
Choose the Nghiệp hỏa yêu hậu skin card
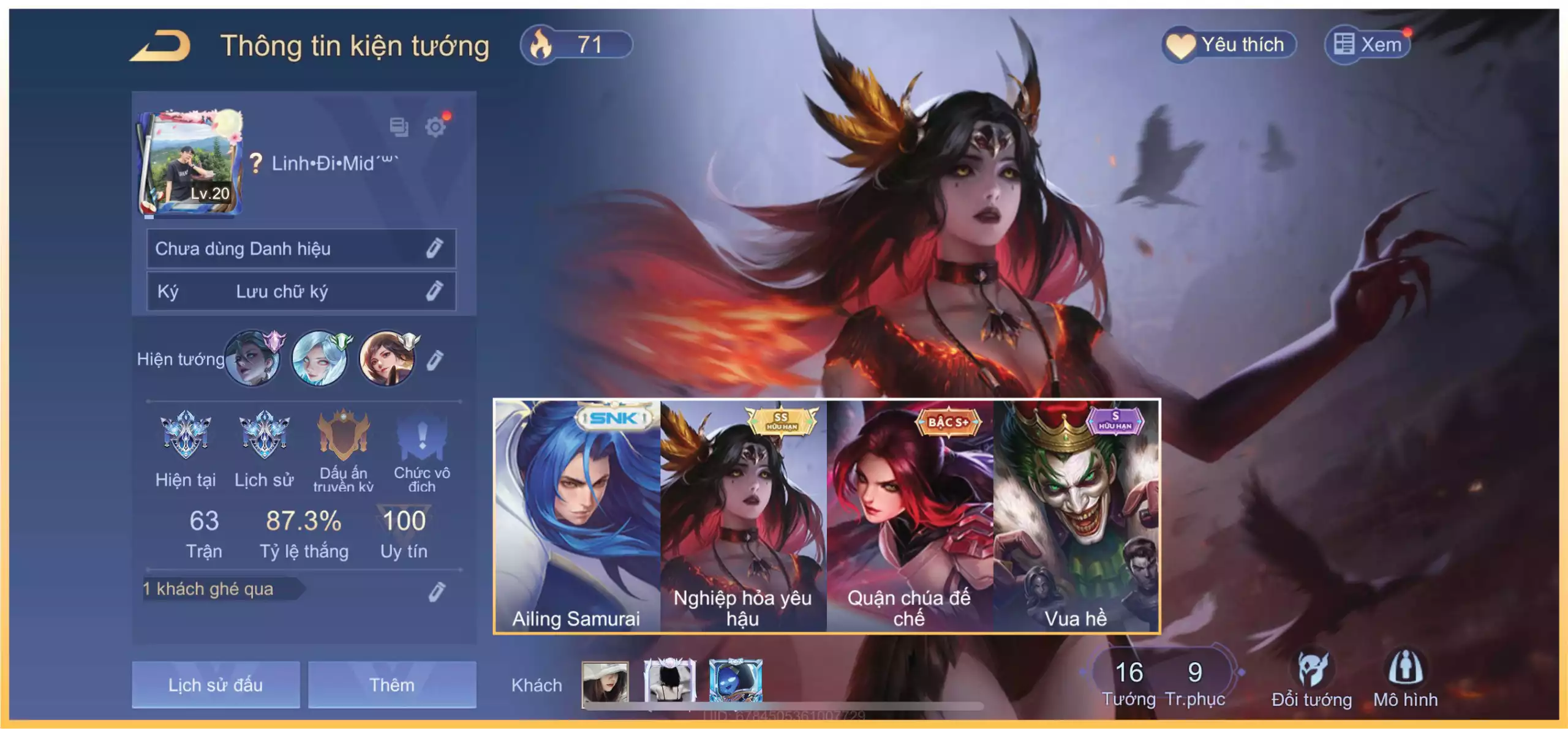click(x=743, y=515)
